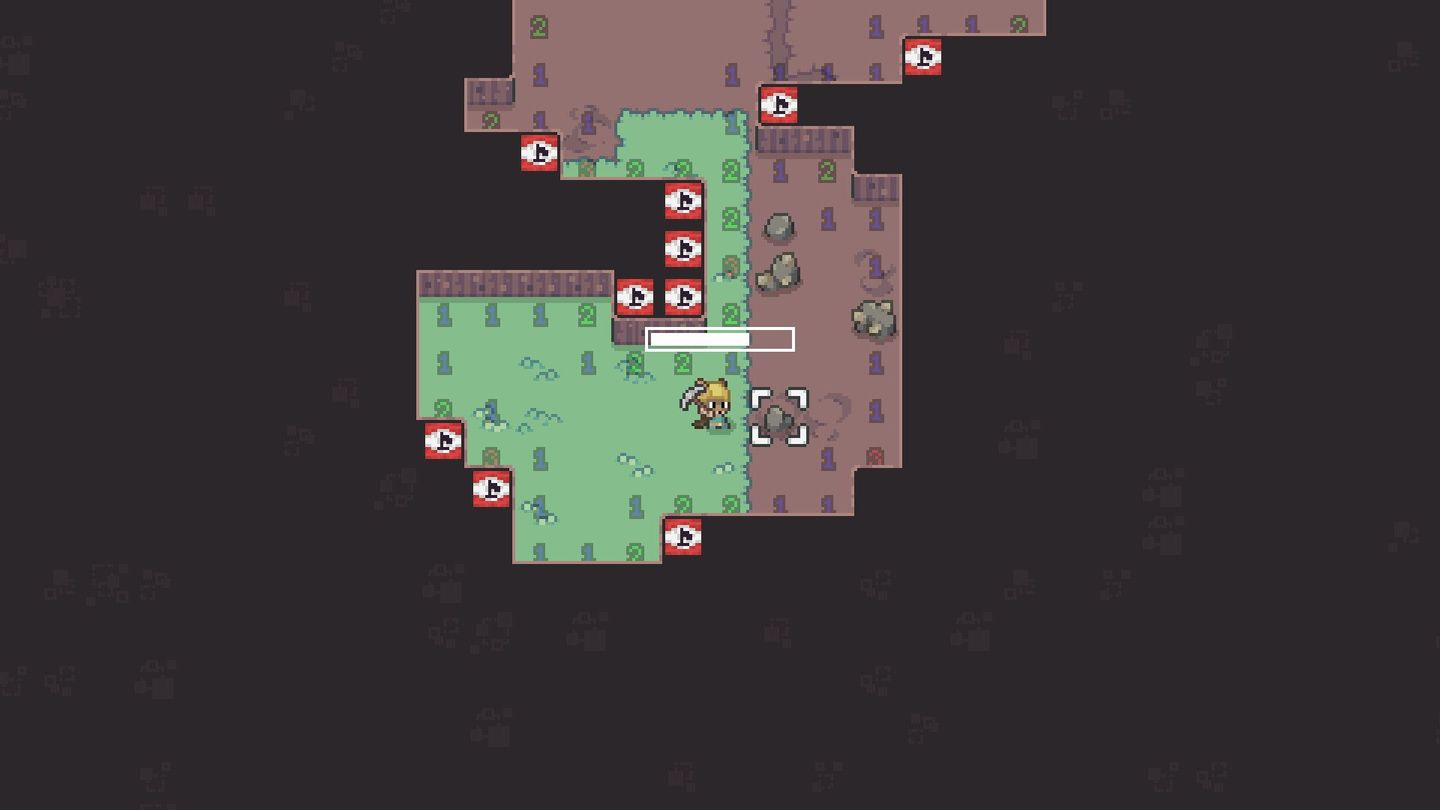Remove the flag on the left grass border
This screenshot has height=810, width=1440.
pyautogui.click(x=443, y=441)
